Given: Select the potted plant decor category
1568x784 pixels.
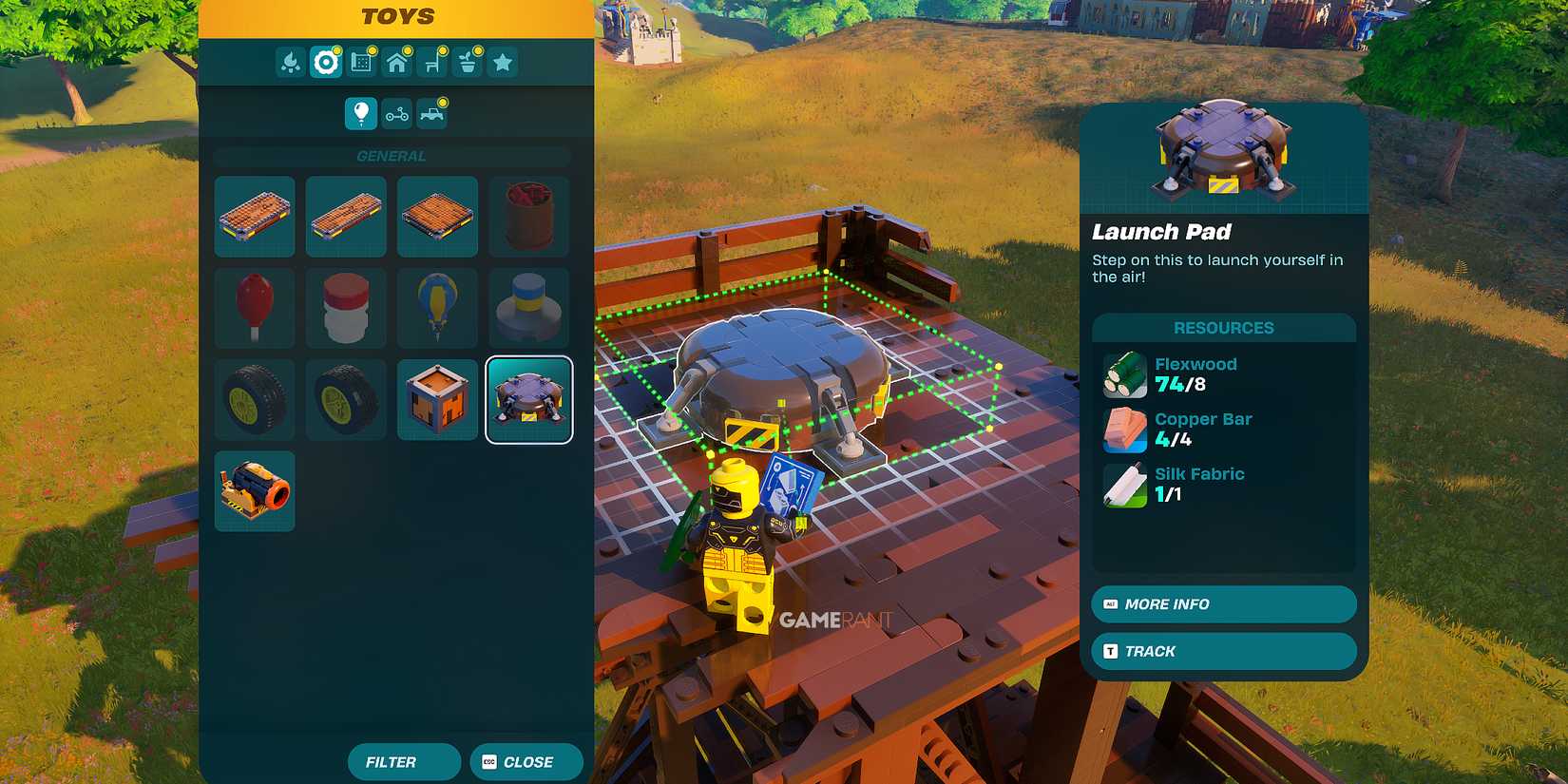Looking at the screenshot, I should point(466,62).
